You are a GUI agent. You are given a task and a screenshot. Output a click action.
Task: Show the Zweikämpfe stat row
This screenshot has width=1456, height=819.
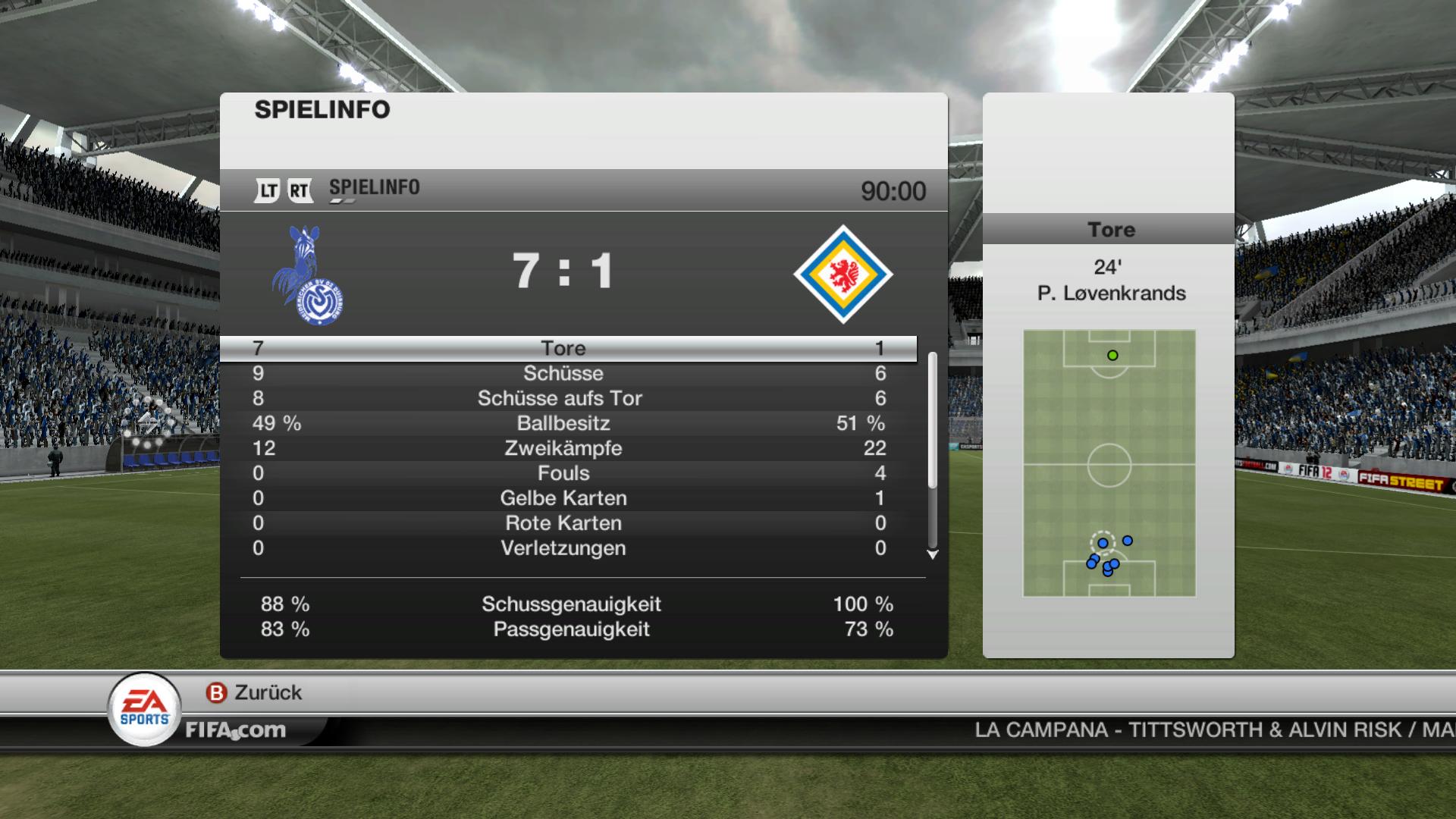(x=563, y=448)
